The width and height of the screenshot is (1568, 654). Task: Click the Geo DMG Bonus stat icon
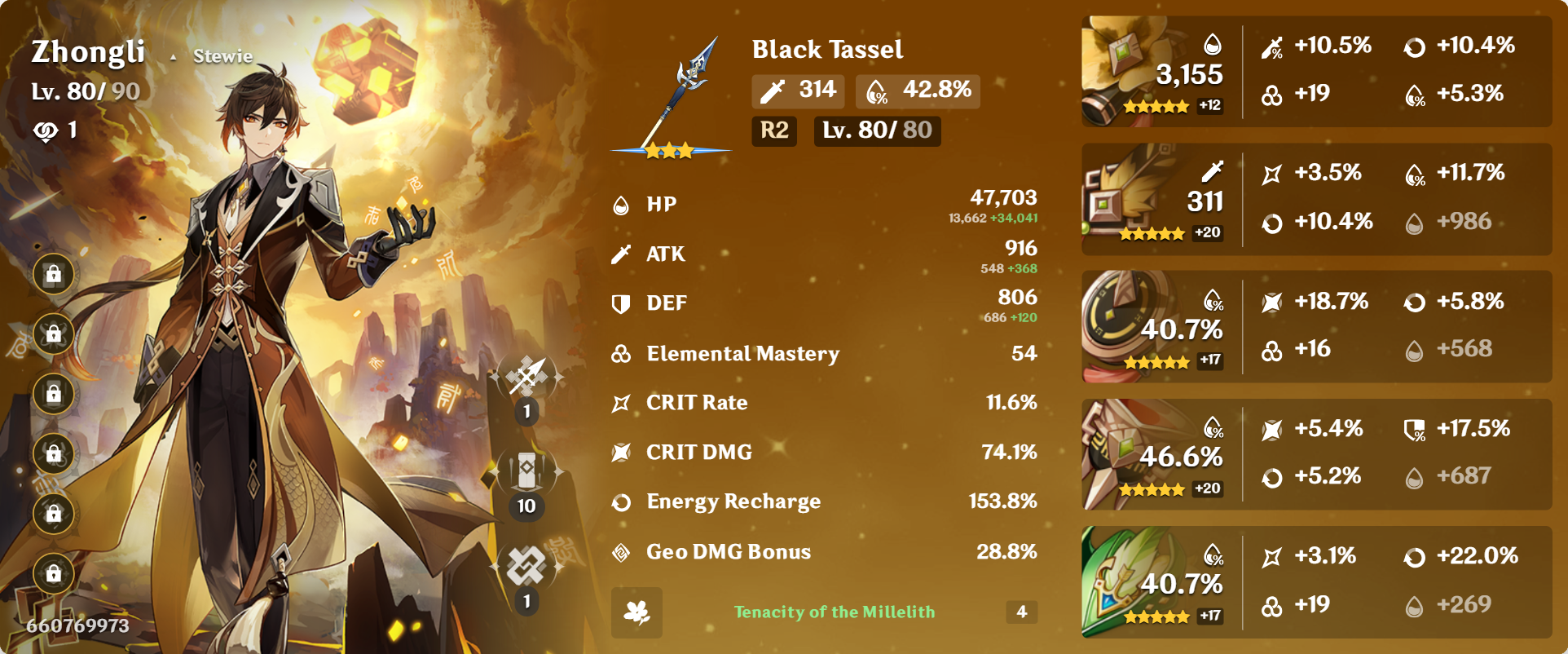620,551
